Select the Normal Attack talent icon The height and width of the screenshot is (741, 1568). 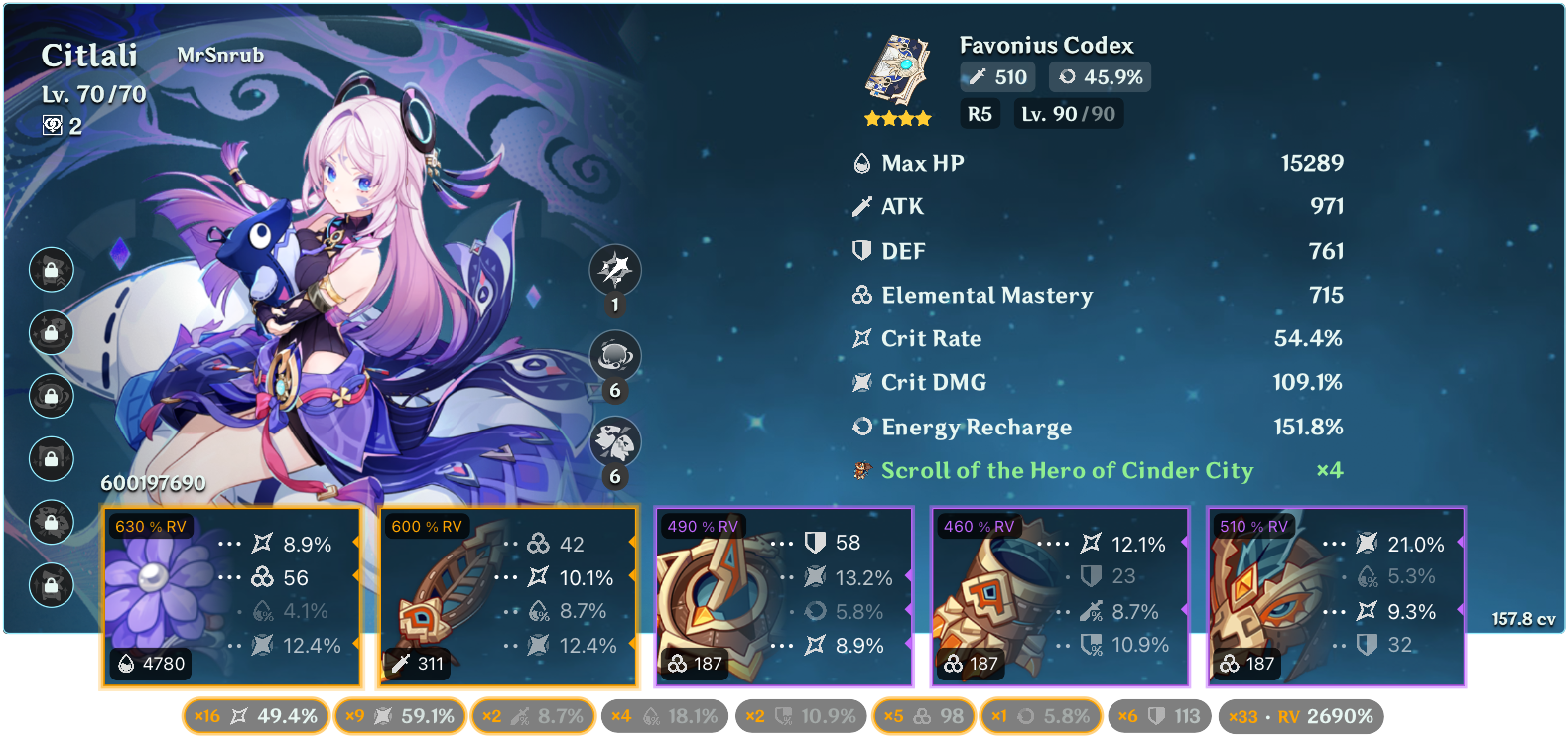[613, 271]
